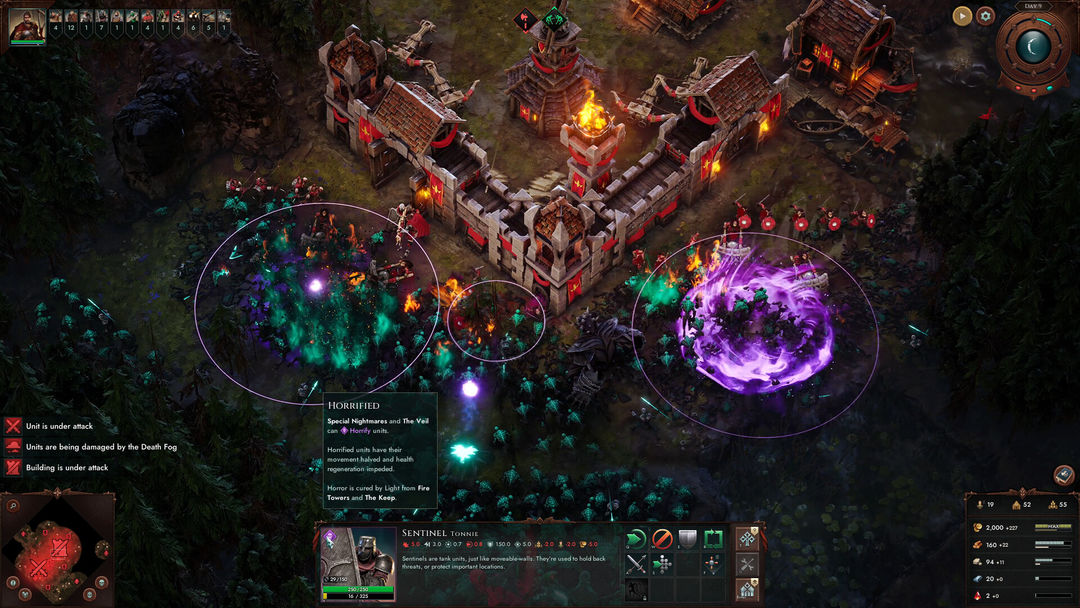Open the gear settings menu
Image resolution: width=1080 pixels, height=608 pixels.
click(985, 15)
